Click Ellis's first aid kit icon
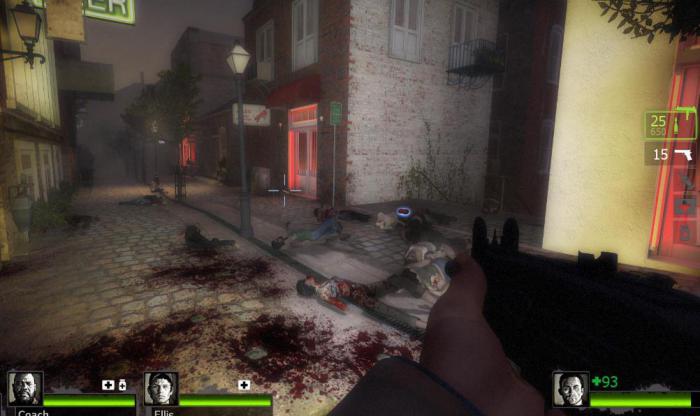Screen dimensions: 700x416 tap(244, 385)
